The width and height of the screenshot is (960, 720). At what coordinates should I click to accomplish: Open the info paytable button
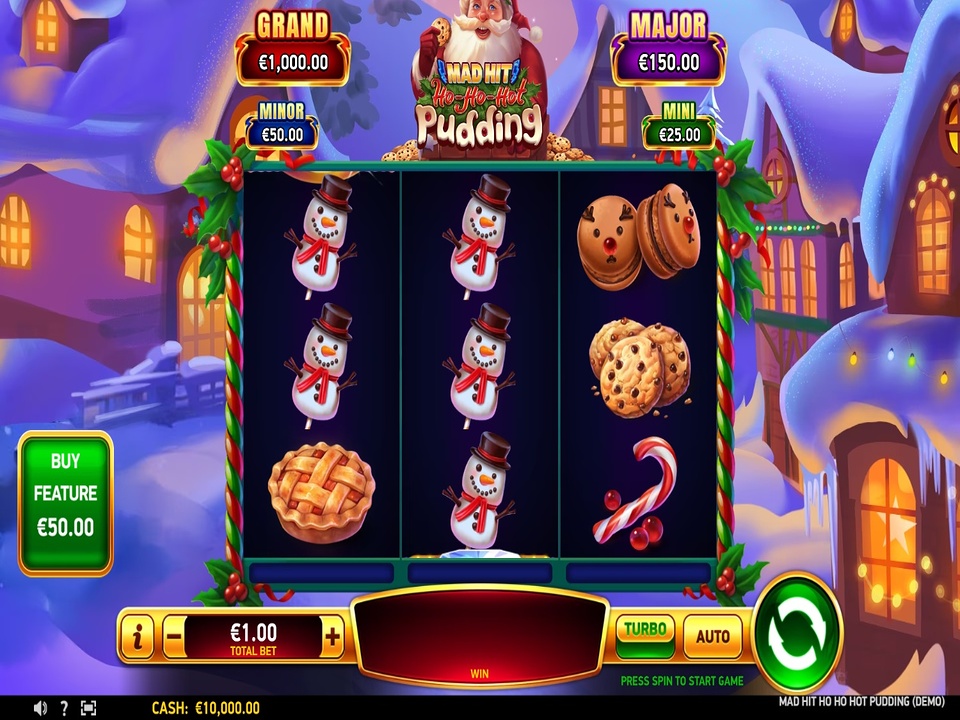point(137,636)
